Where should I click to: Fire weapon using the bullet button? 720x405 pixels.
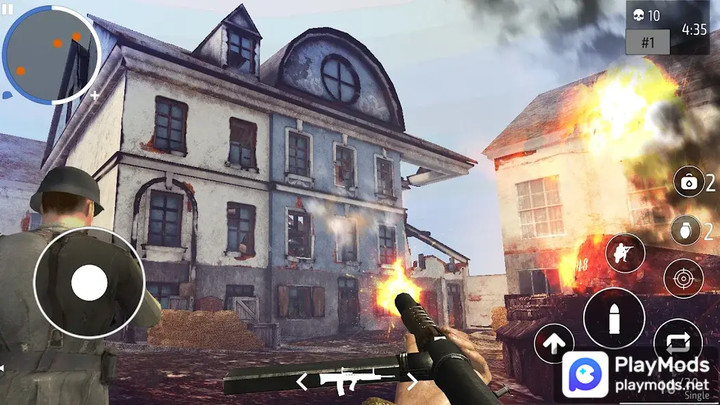614,319
